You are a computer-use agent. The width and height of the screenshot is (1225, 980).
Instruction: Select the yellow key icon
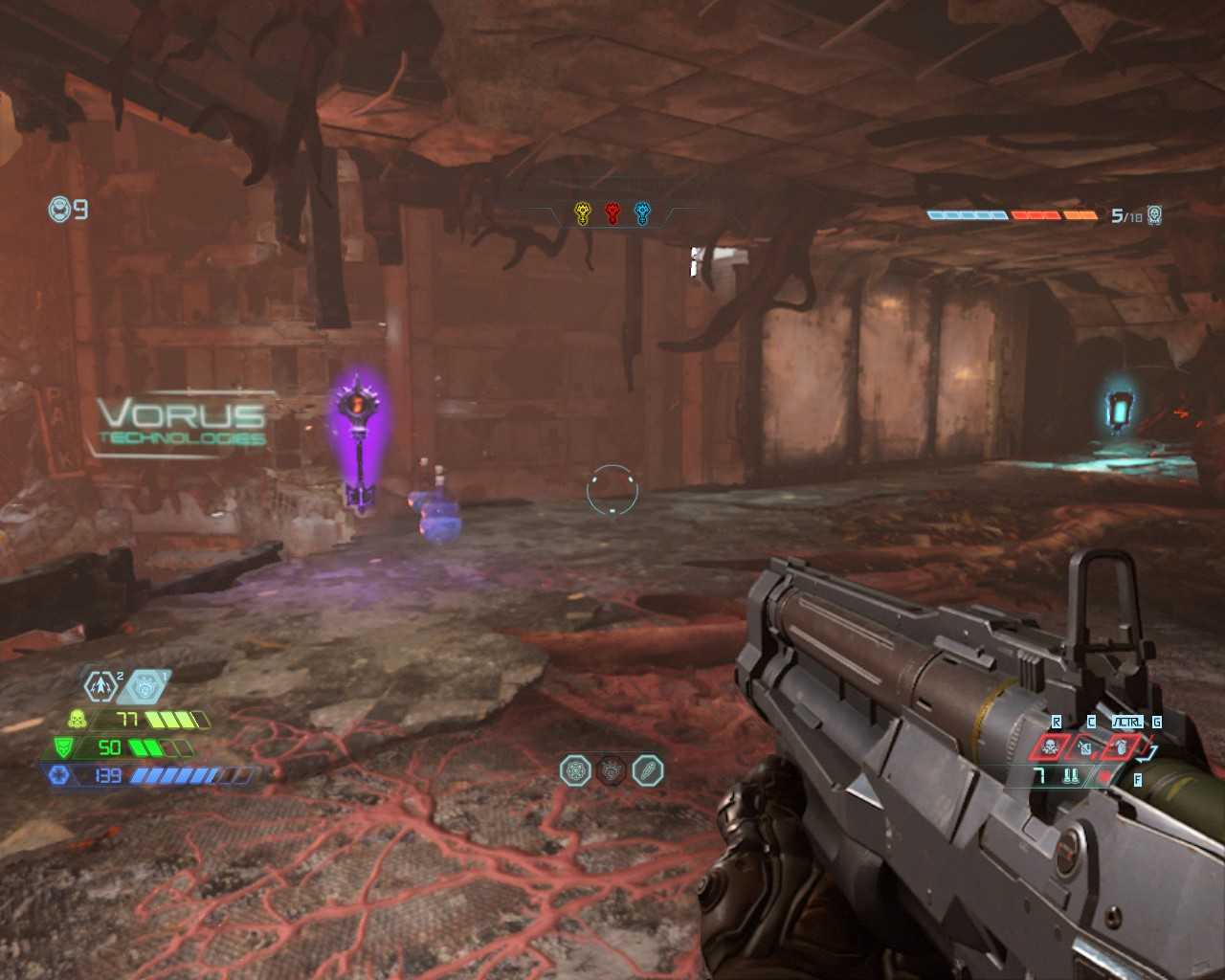582,213
